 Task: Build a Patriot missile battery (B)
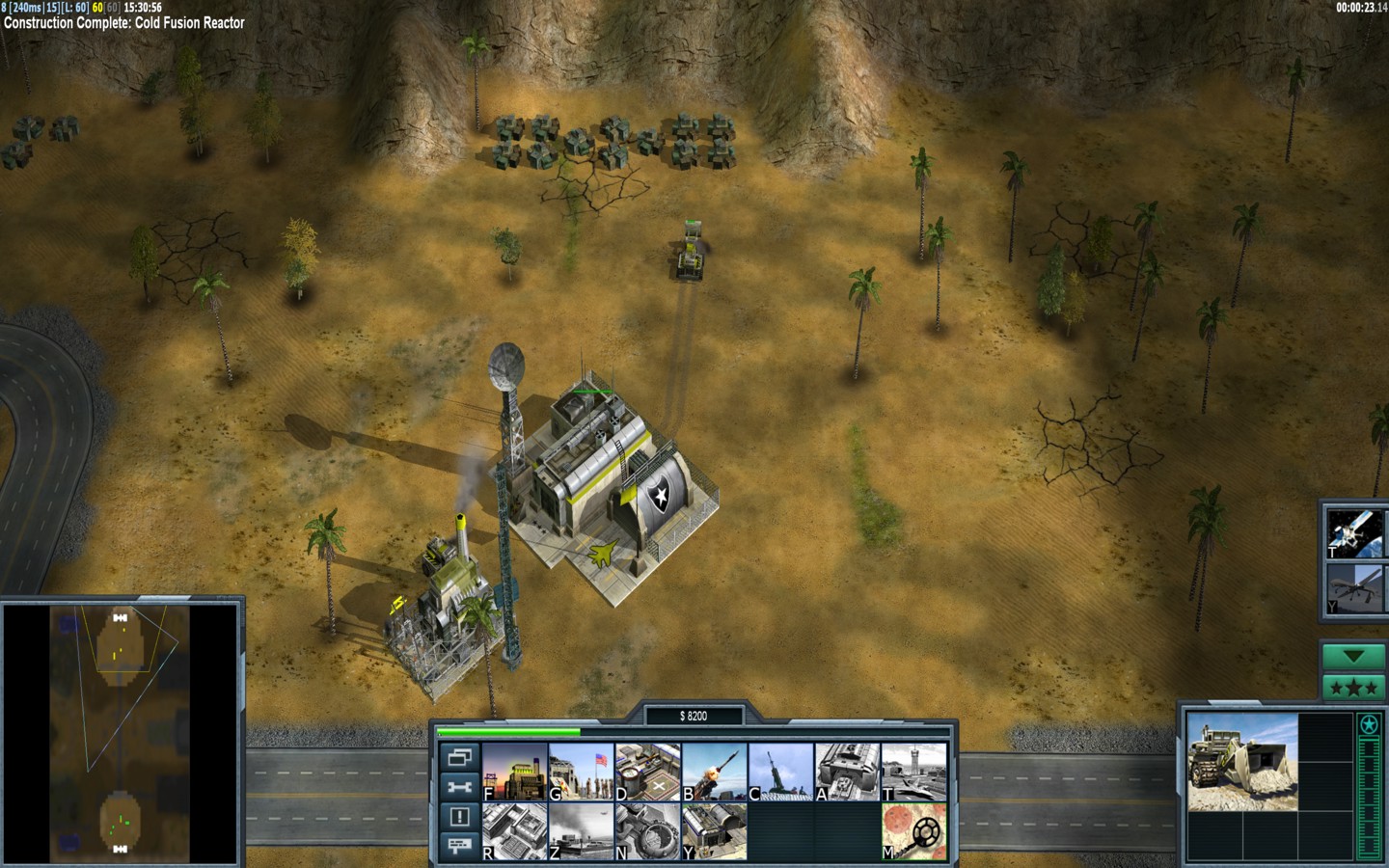(x=715, y=772)
